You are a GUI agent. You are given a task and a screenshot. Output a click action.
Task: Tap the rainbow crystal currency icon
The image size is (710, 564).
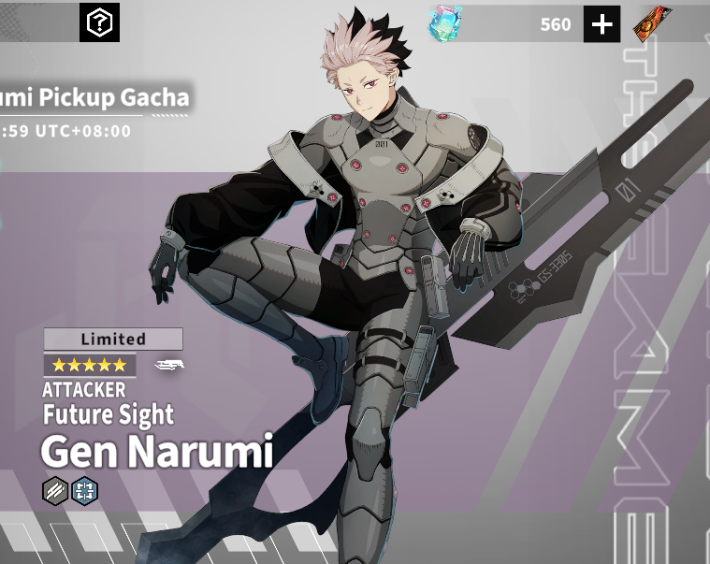446,23
